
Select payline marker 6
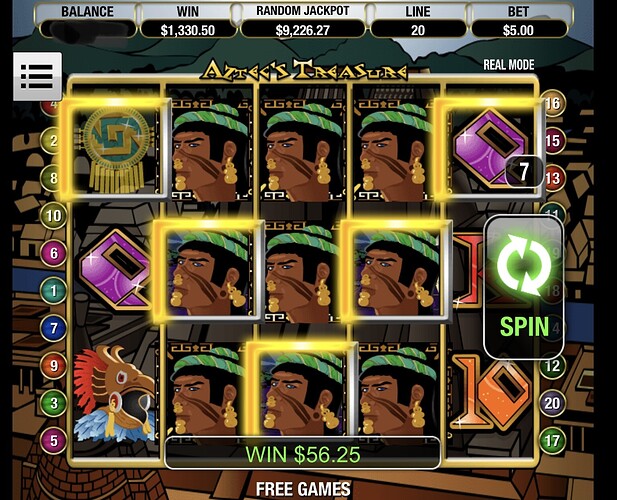point(53,252)
